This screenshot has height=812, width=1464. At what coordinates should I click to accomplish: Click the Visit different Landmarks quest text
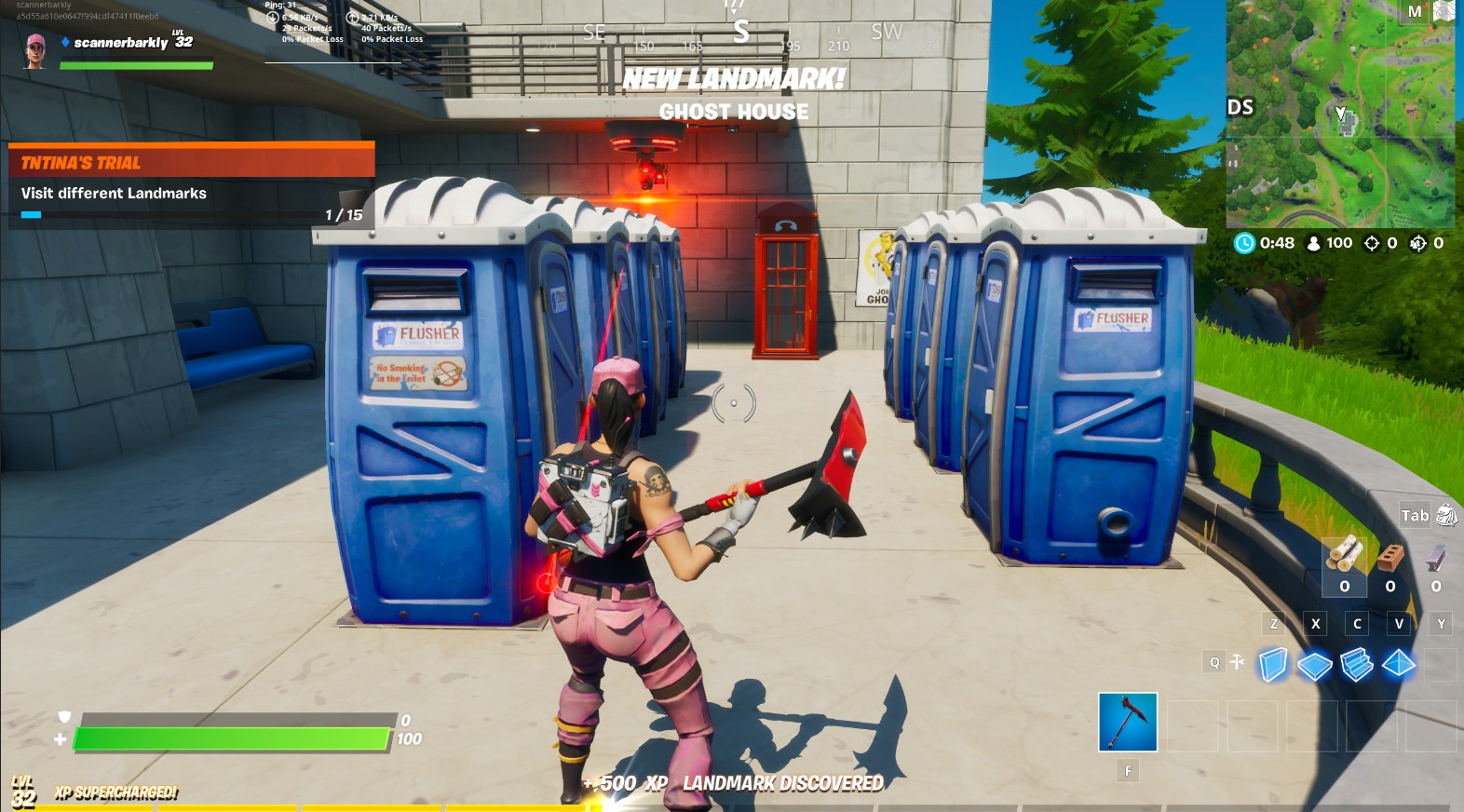tap(113, 193)
